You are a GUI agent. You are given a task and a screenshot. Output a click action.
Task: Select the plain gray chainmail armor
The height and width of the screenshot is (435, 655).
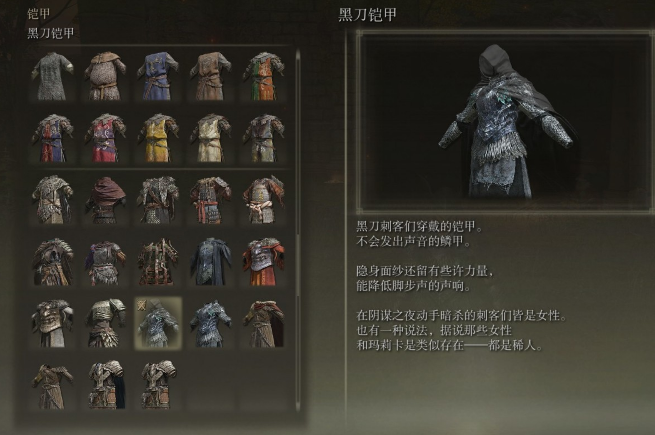coord(51,75)
